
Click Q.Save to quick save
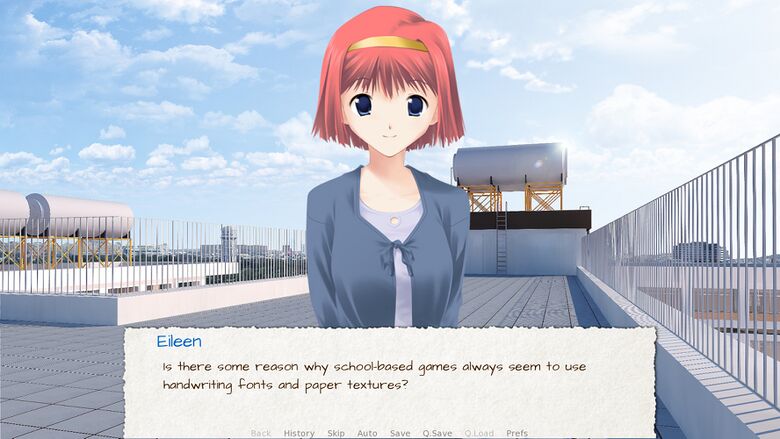437,433
